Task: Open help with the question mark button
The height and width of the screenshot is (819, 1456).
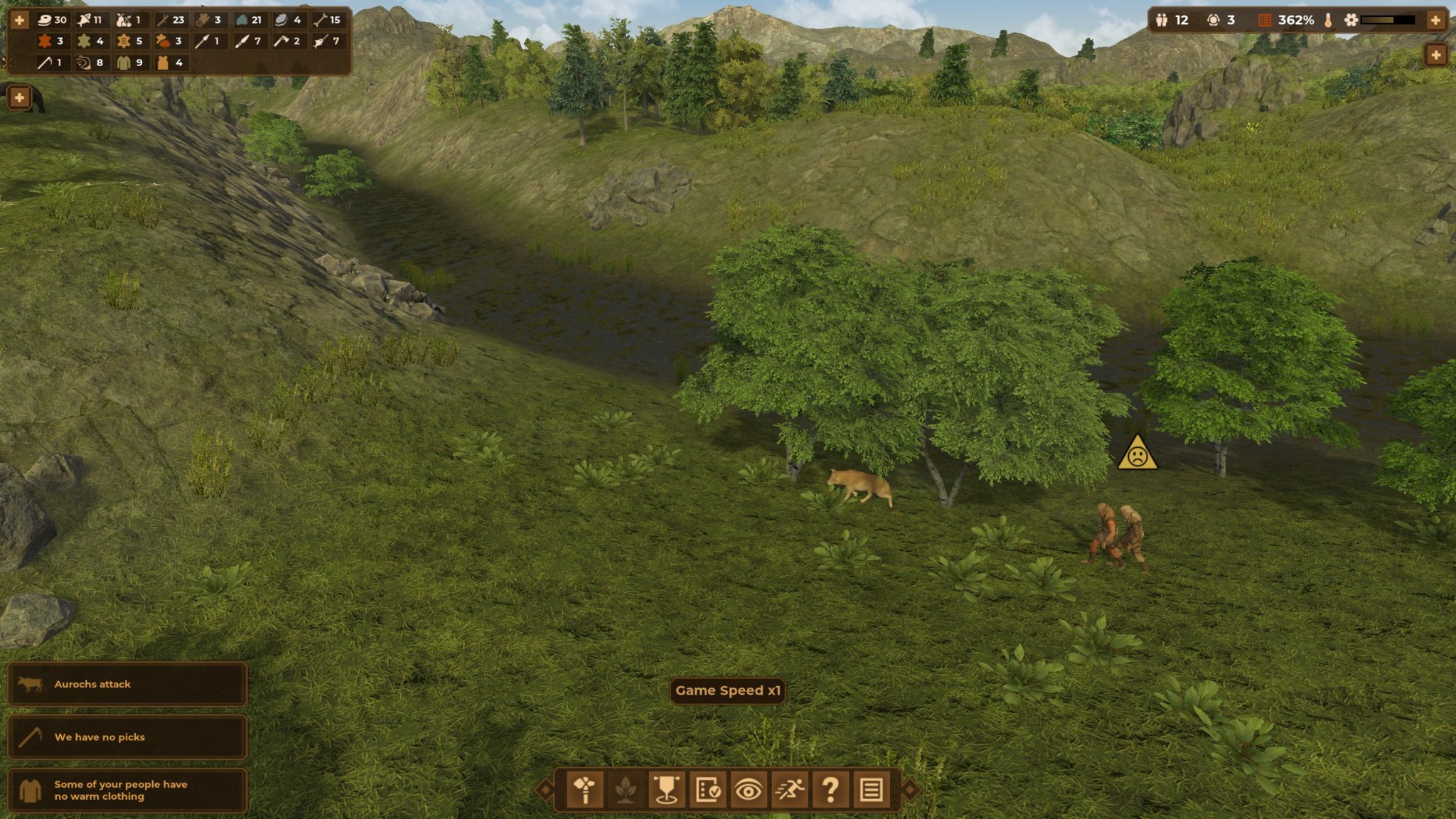Action: click(x=830, y=789)
